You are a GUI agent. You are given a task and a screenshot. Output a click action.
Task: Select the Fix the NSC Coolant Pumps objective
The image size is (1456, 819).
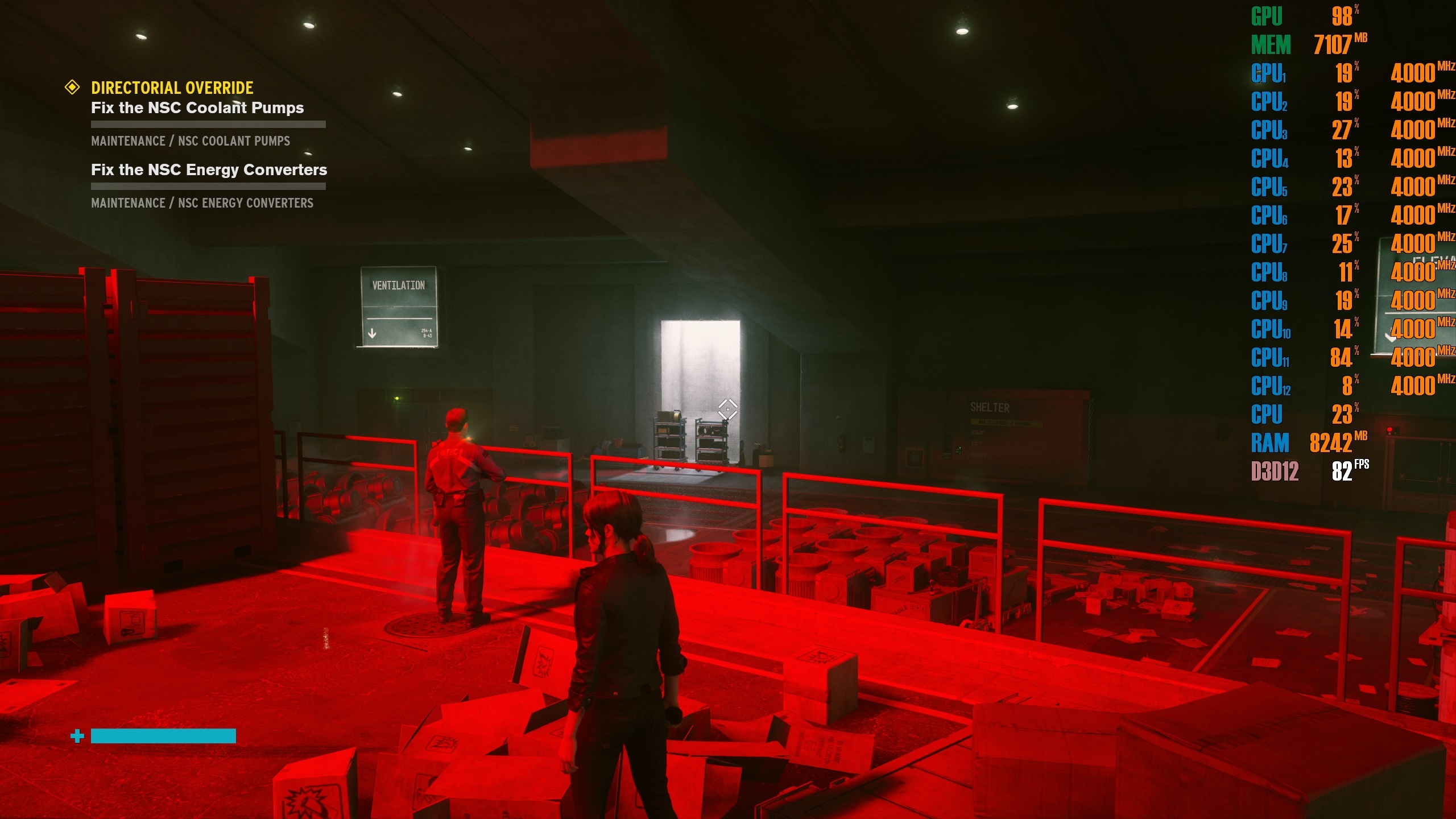[x=197, y=108]
